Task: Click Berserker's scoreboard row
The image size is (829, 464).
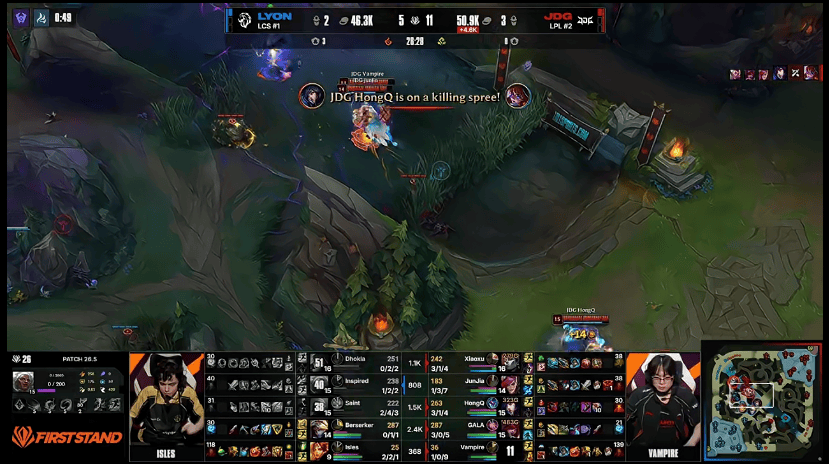Action: coord(358,428)
